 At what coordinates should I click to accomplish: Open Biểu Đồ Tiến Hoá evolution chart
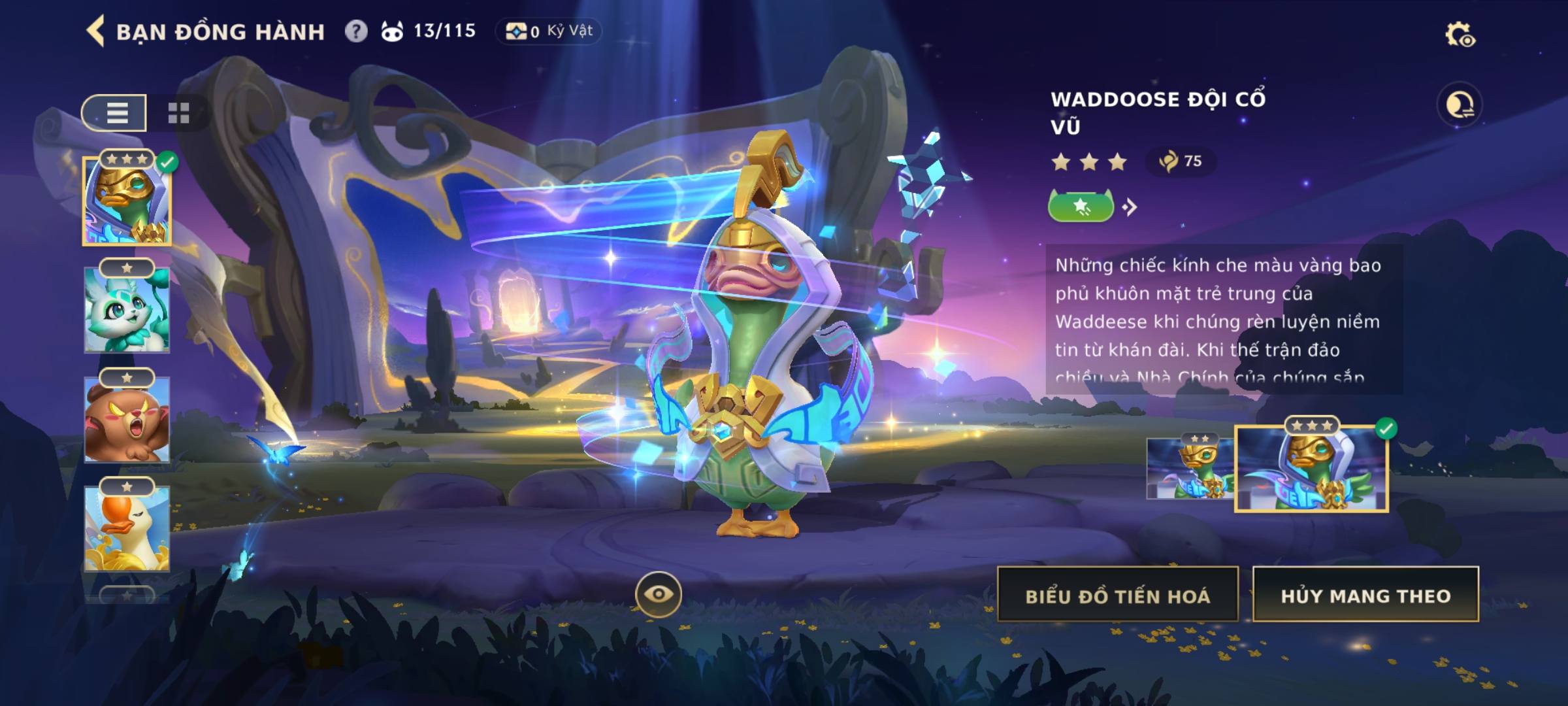[x=1117, y=595]
